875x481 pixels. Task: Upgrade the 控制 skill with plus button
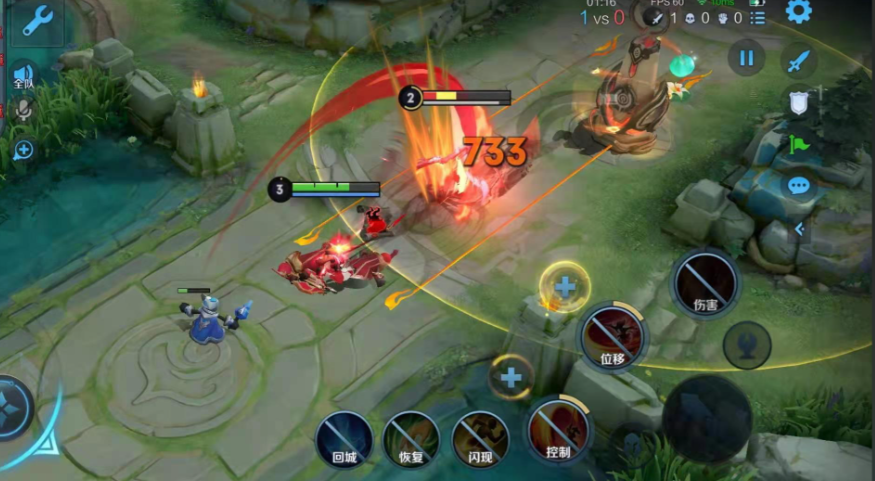coord(511,378)
